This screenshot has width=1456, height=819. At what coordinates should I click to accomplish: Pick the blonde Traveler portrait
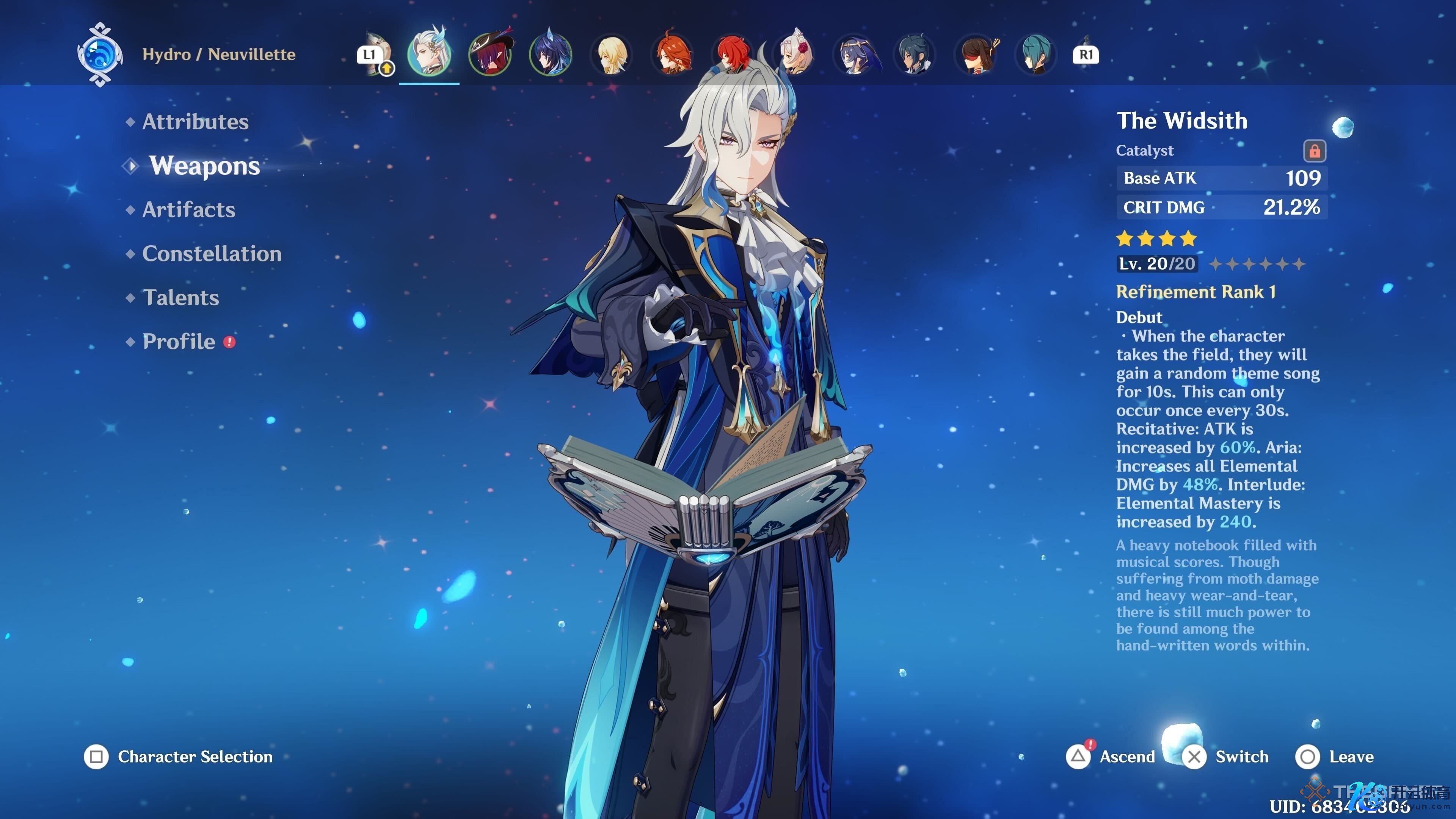pyautogui.click(x=612, y=55)
